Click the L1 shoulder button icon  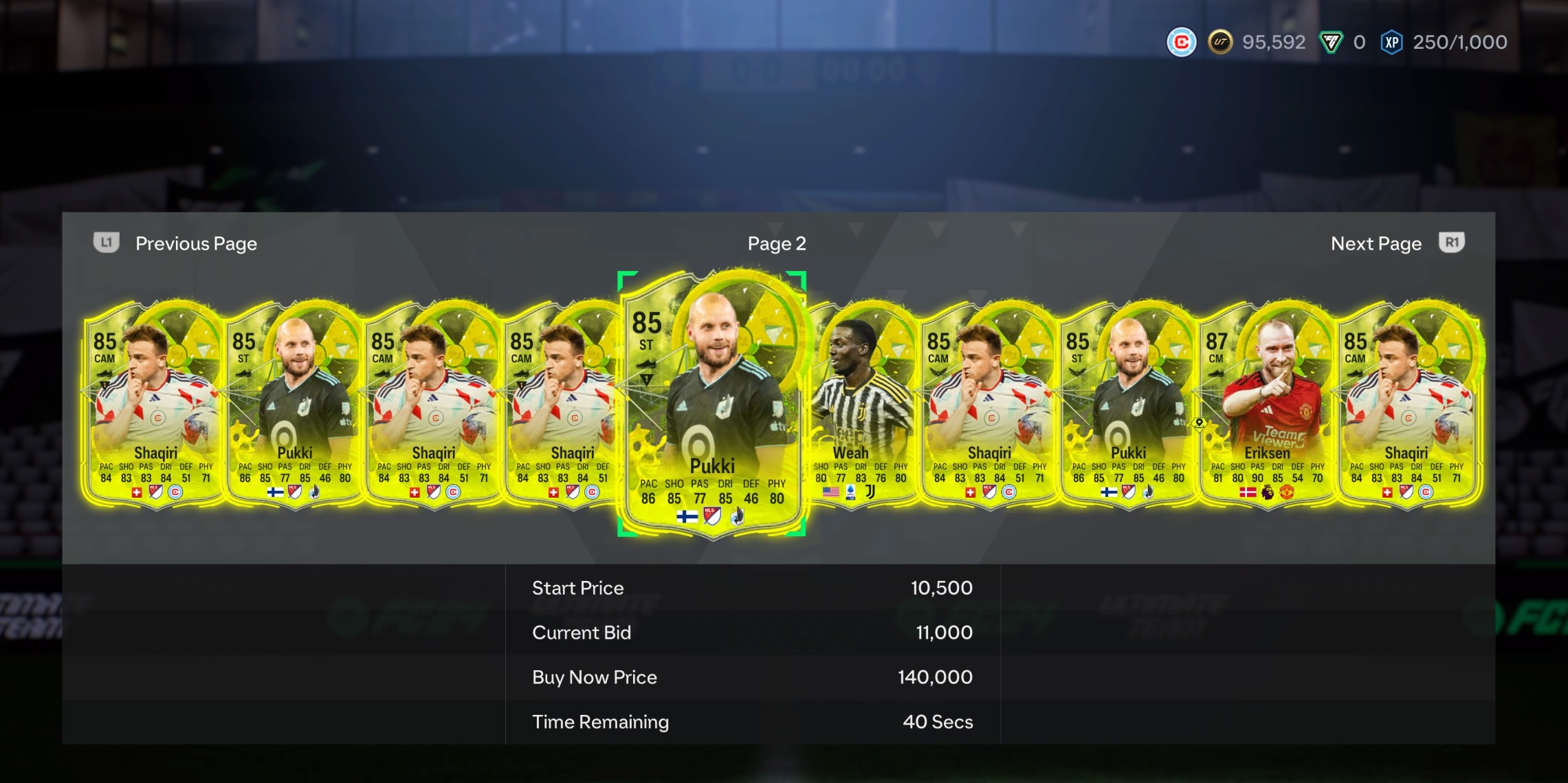pos(107,243)
